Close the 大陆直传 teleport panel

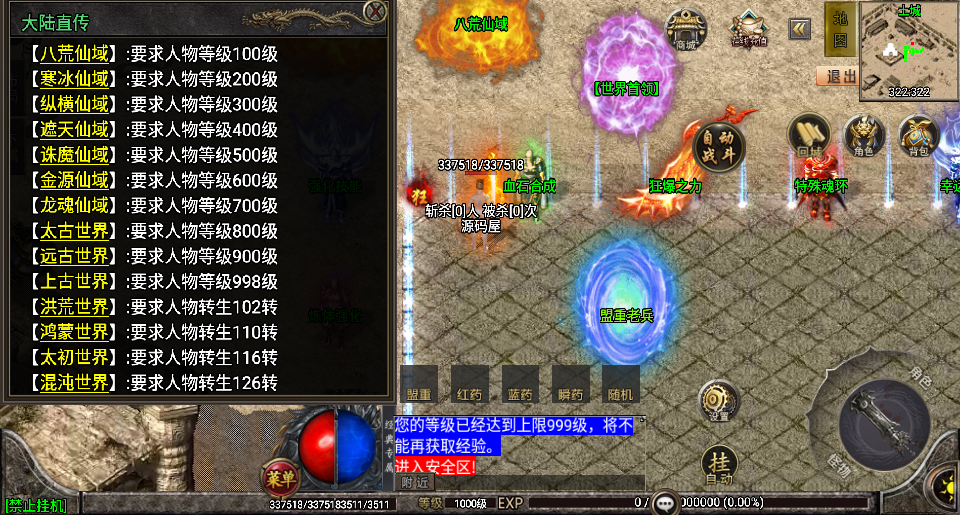coord(375,12)
